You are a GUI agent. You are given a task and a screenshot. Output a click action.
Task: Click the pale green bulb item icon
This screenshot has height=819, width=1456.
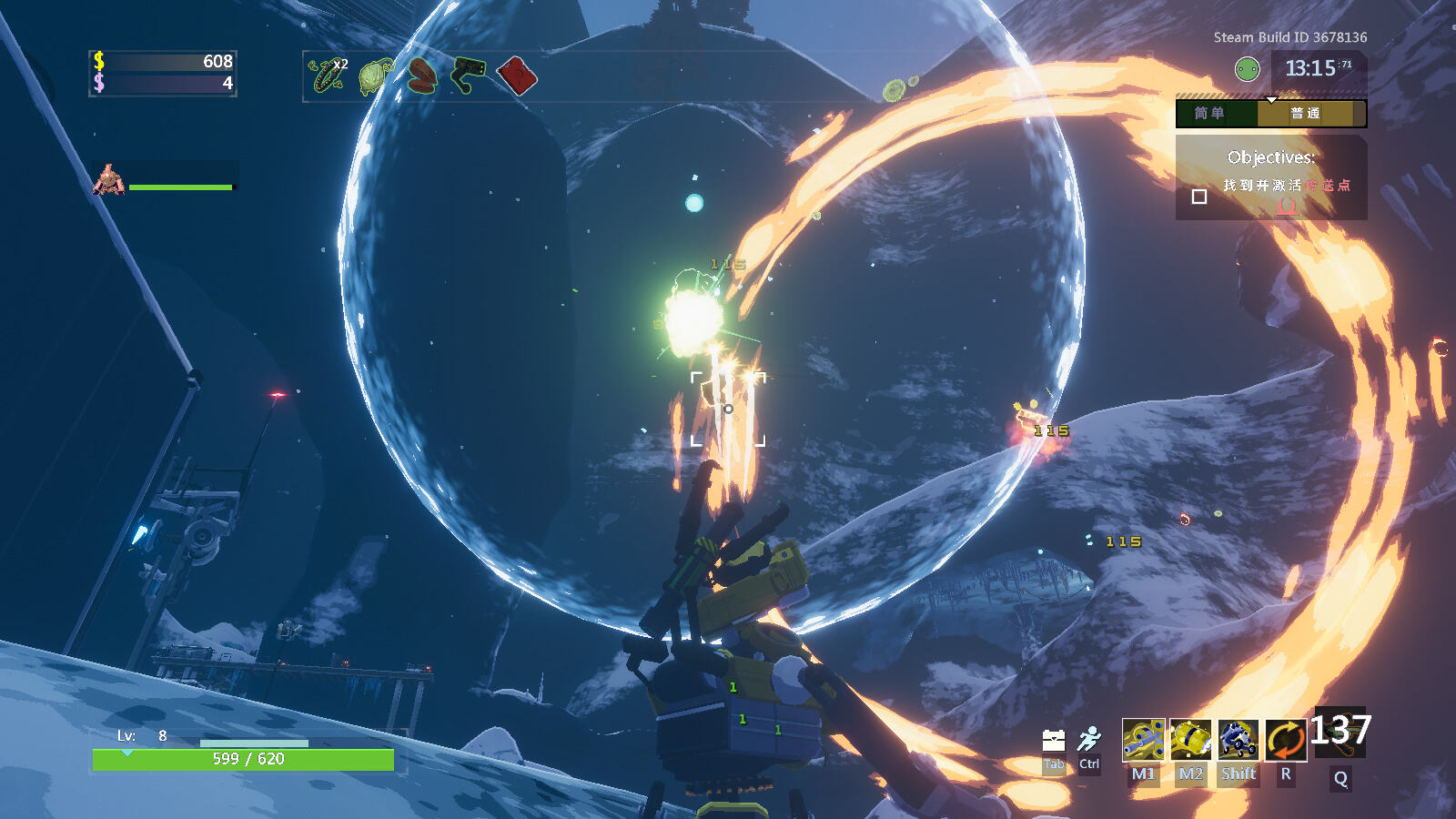click(375, 76)
